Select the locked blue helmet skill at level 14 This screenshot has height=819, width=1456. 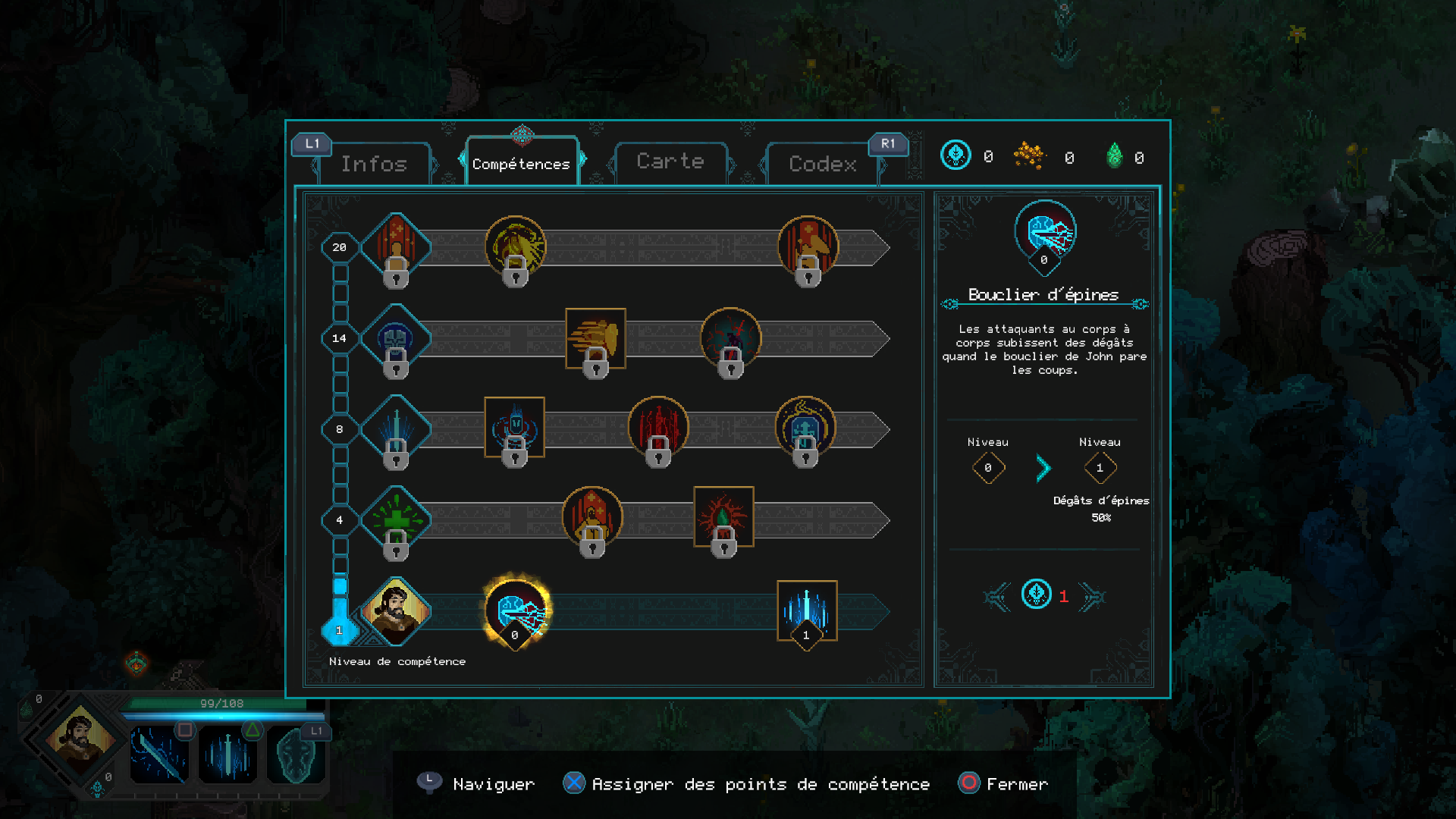pos(395,338)
